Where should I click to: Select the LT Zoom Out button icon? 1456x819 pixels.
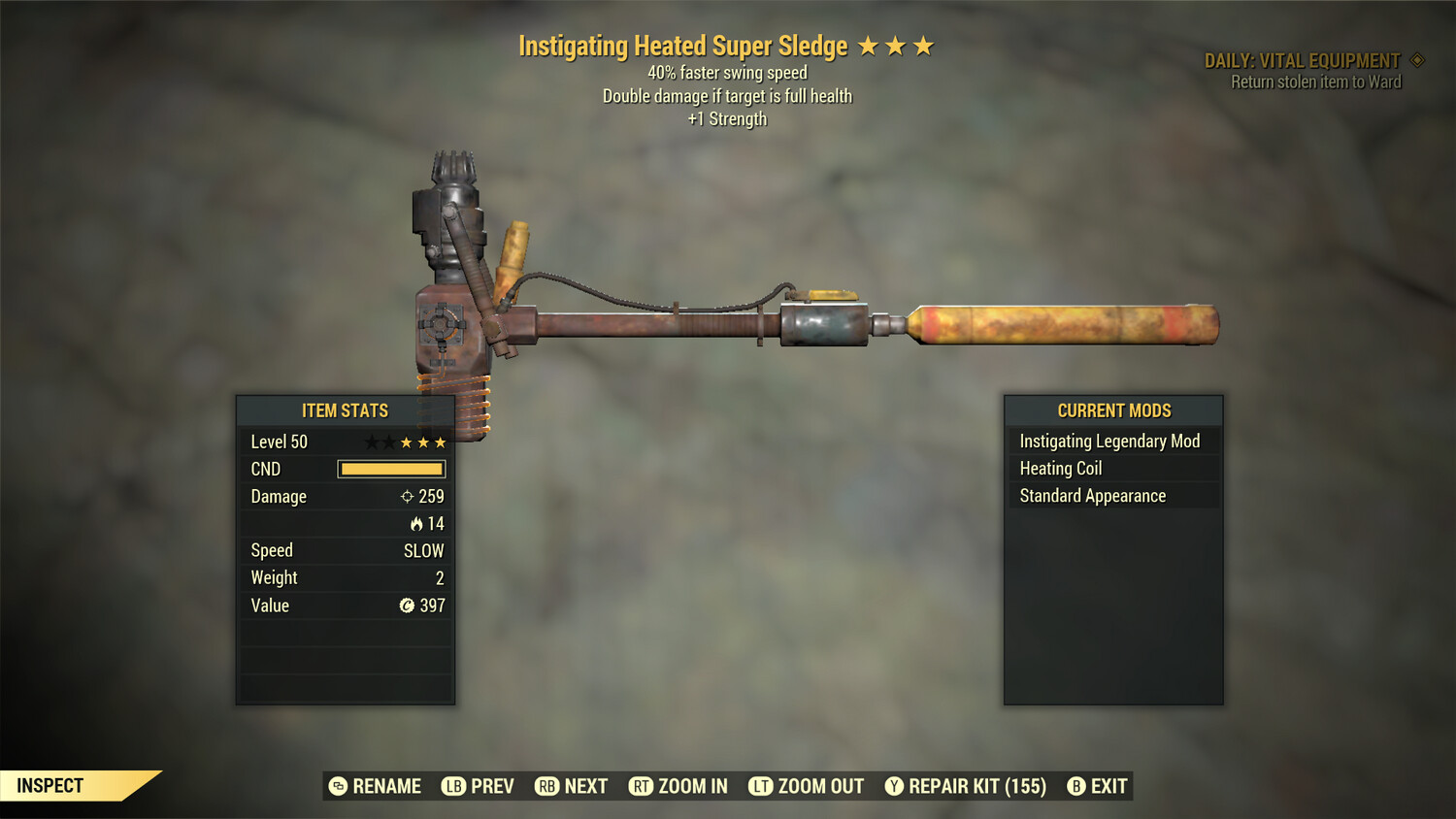pyautogui.click(x=762, y=786)
